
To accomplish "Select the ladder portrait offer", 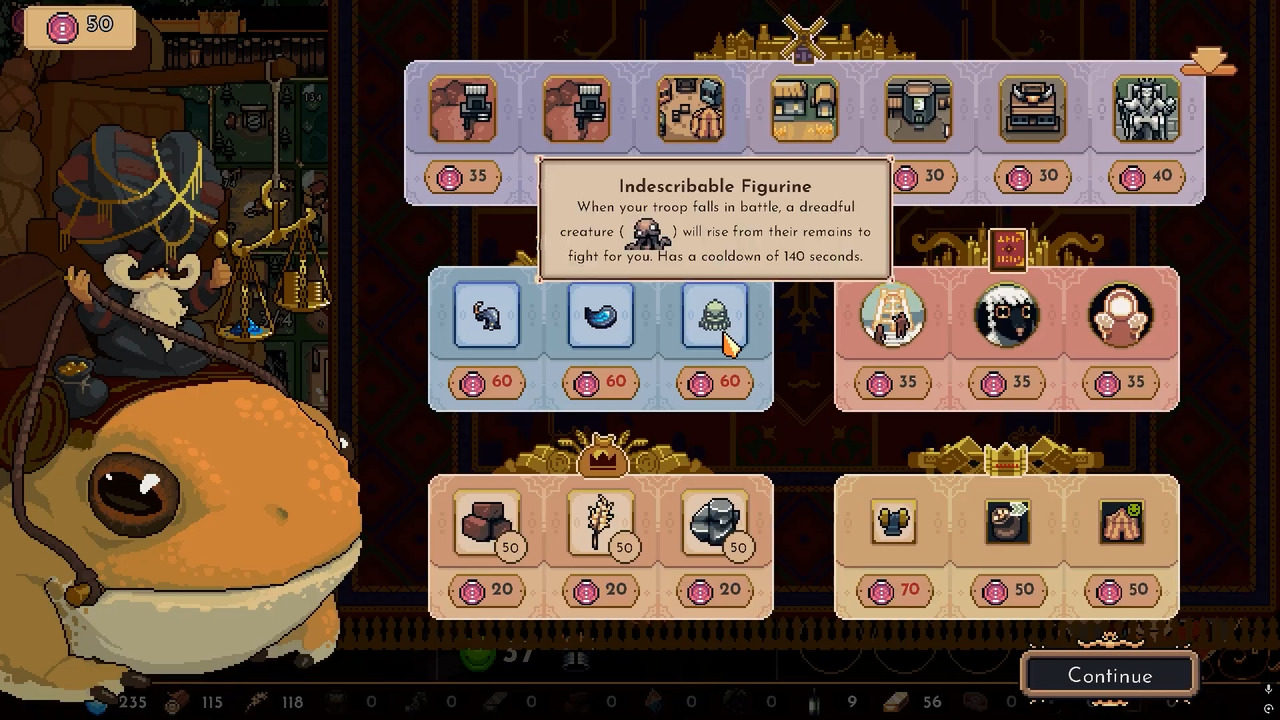I will 893,316.
